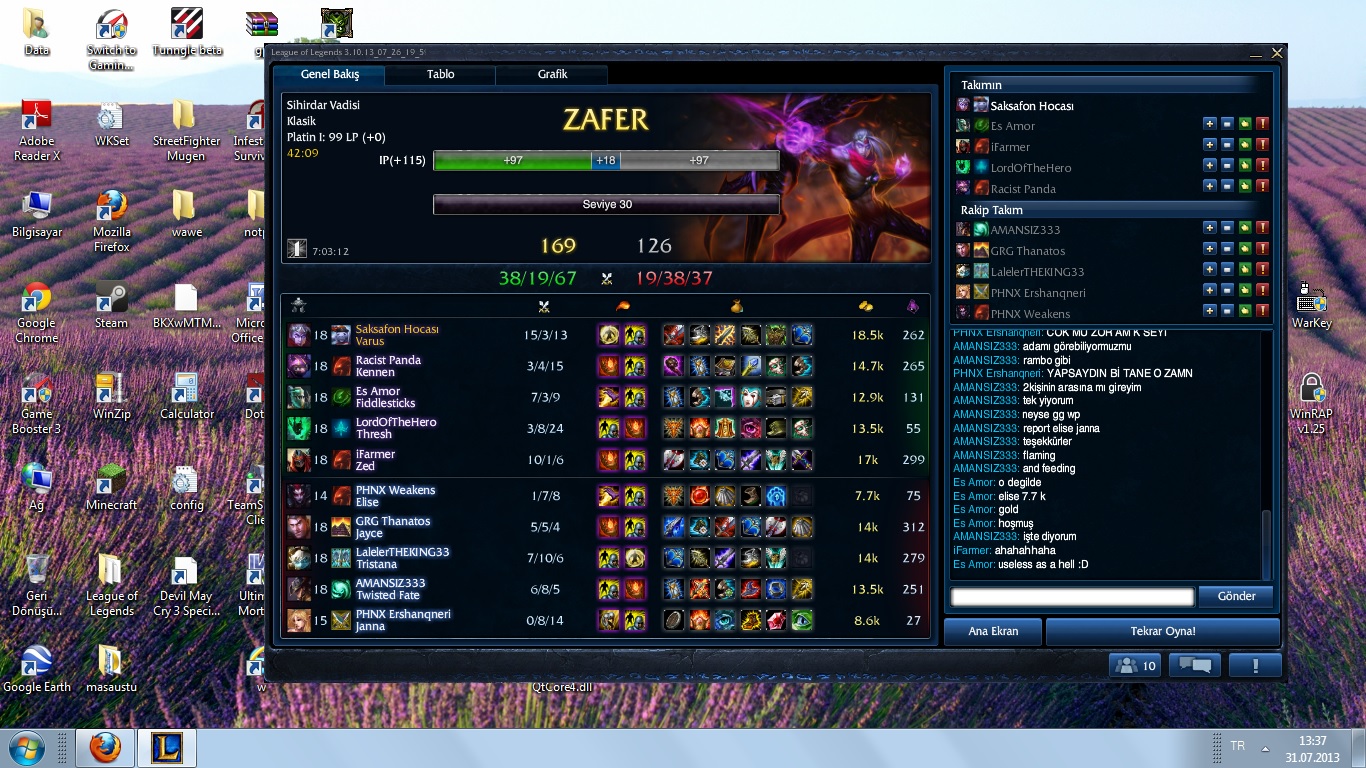The image size is (1366, 768).
Task: Honor iFarmer with the green thumbs-up
Action: pos(1245,145)
